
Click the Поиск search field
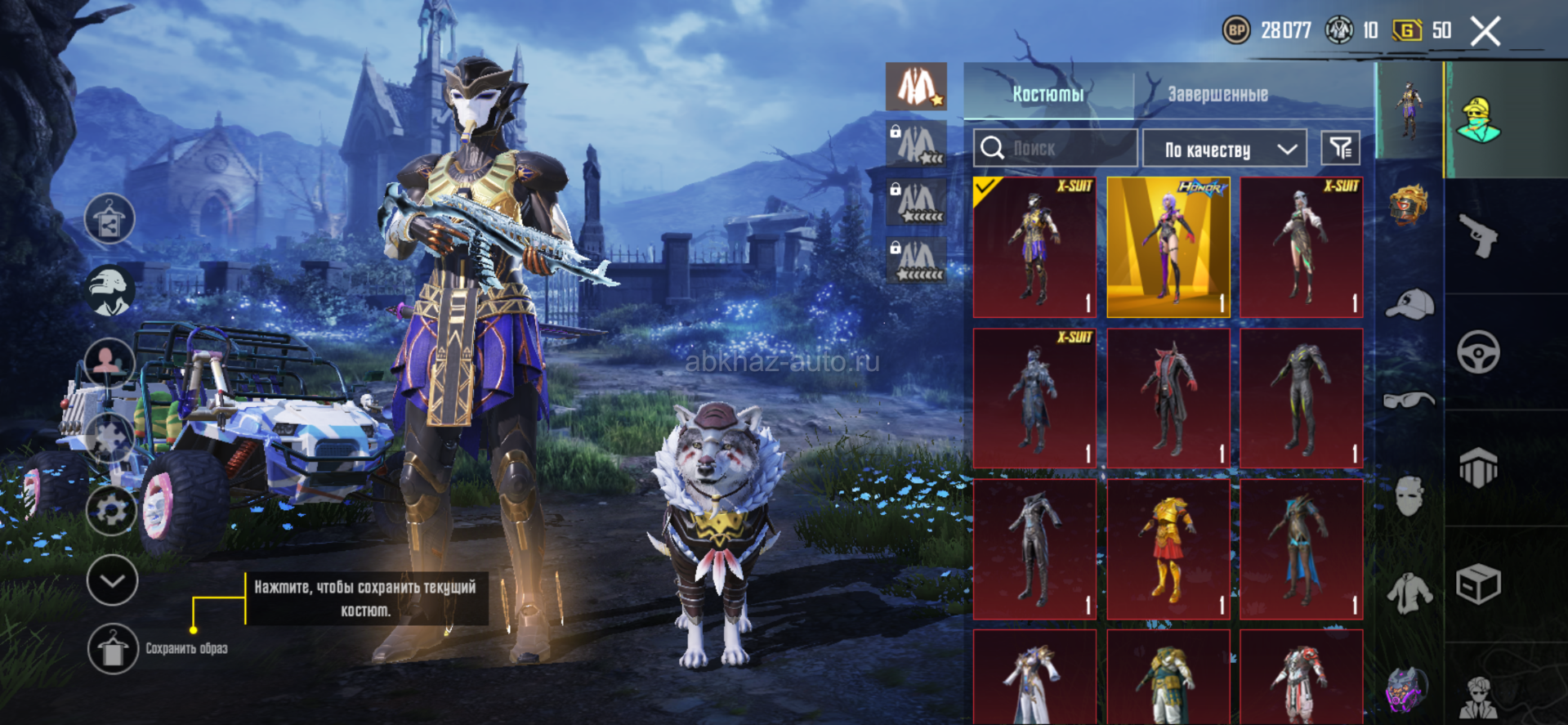pyautogui.click(x=1055, y=149)
